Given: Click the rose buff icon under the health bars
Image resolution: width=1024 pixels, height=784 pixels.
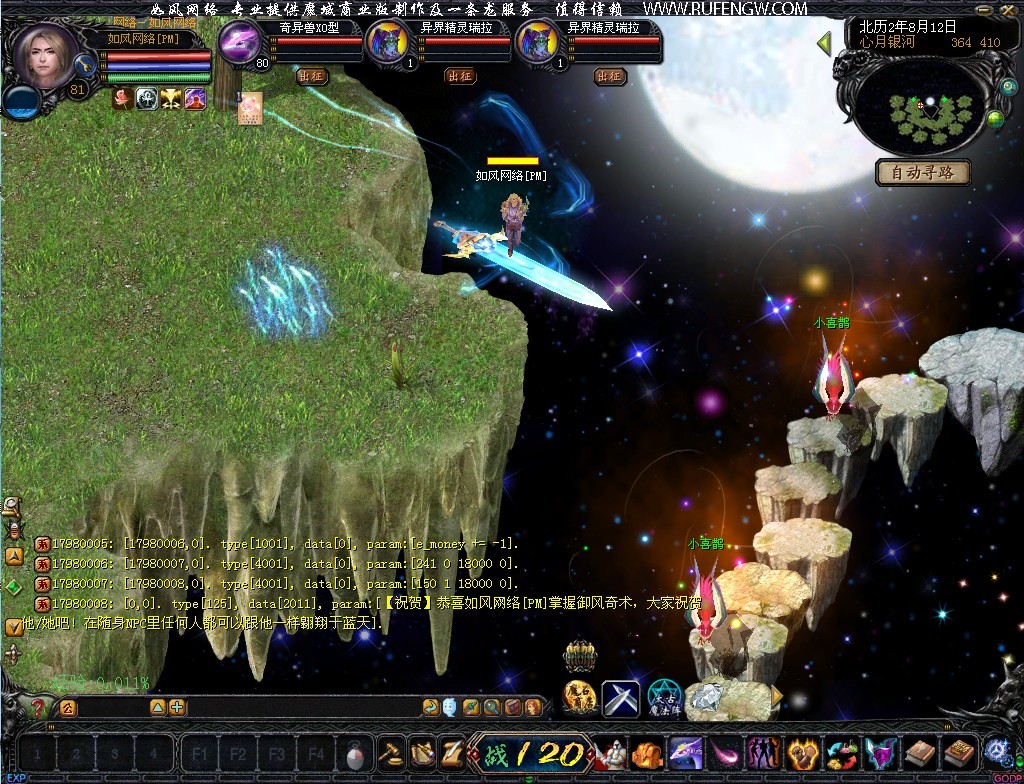Looking at the screenshot, I should [123, 98].
